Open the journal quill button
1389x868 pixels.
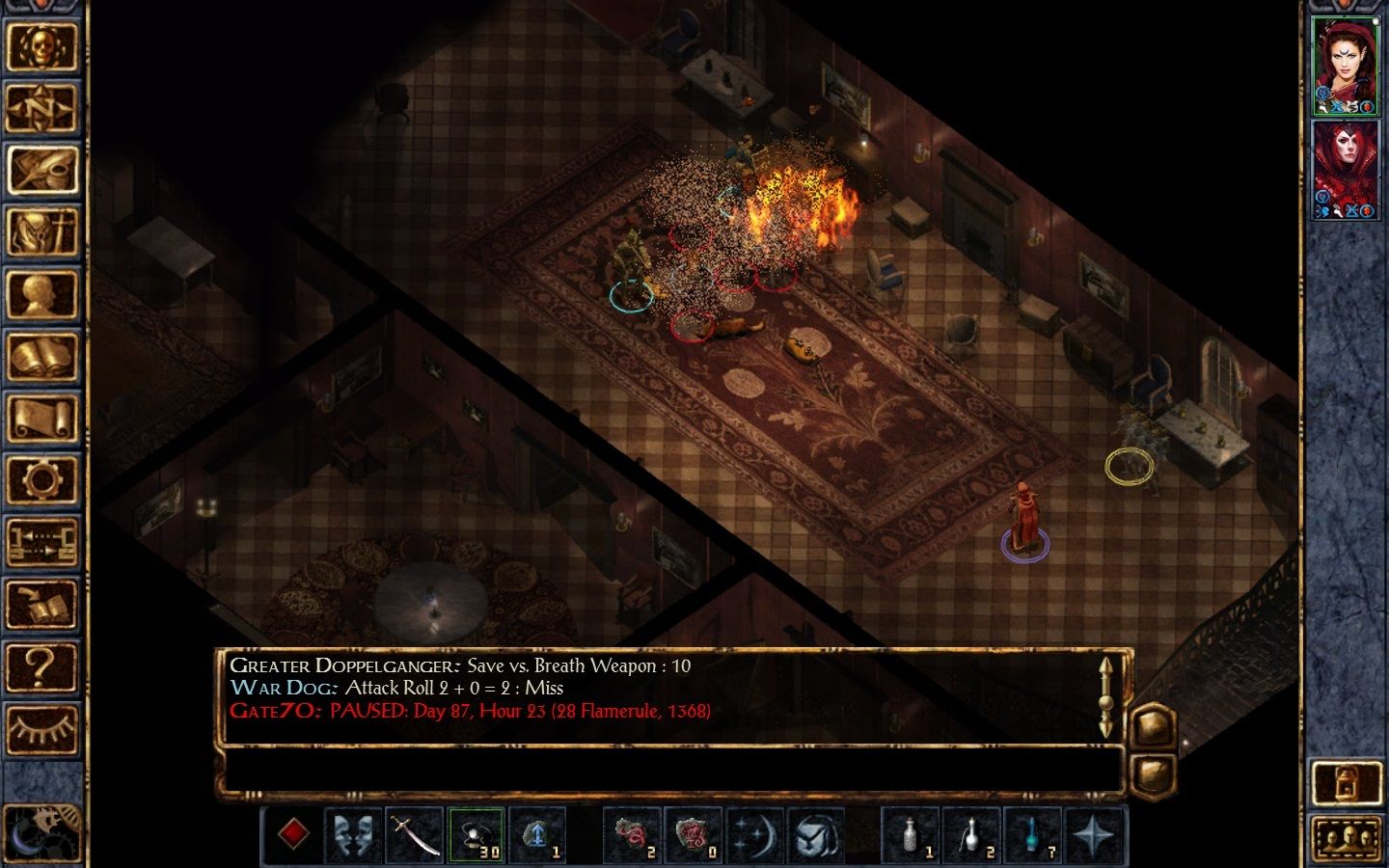(41, 170)
